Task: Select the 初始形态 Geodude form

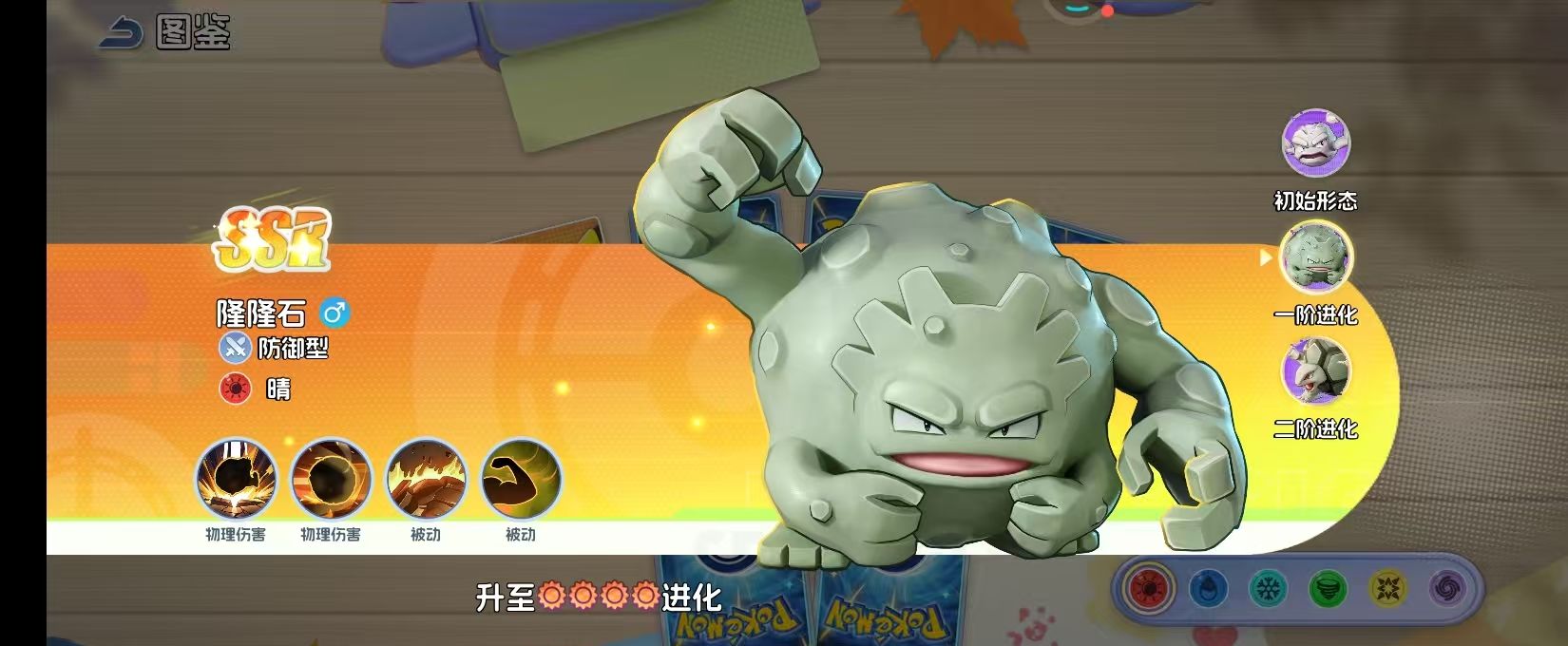Action: click(1315, 143)
